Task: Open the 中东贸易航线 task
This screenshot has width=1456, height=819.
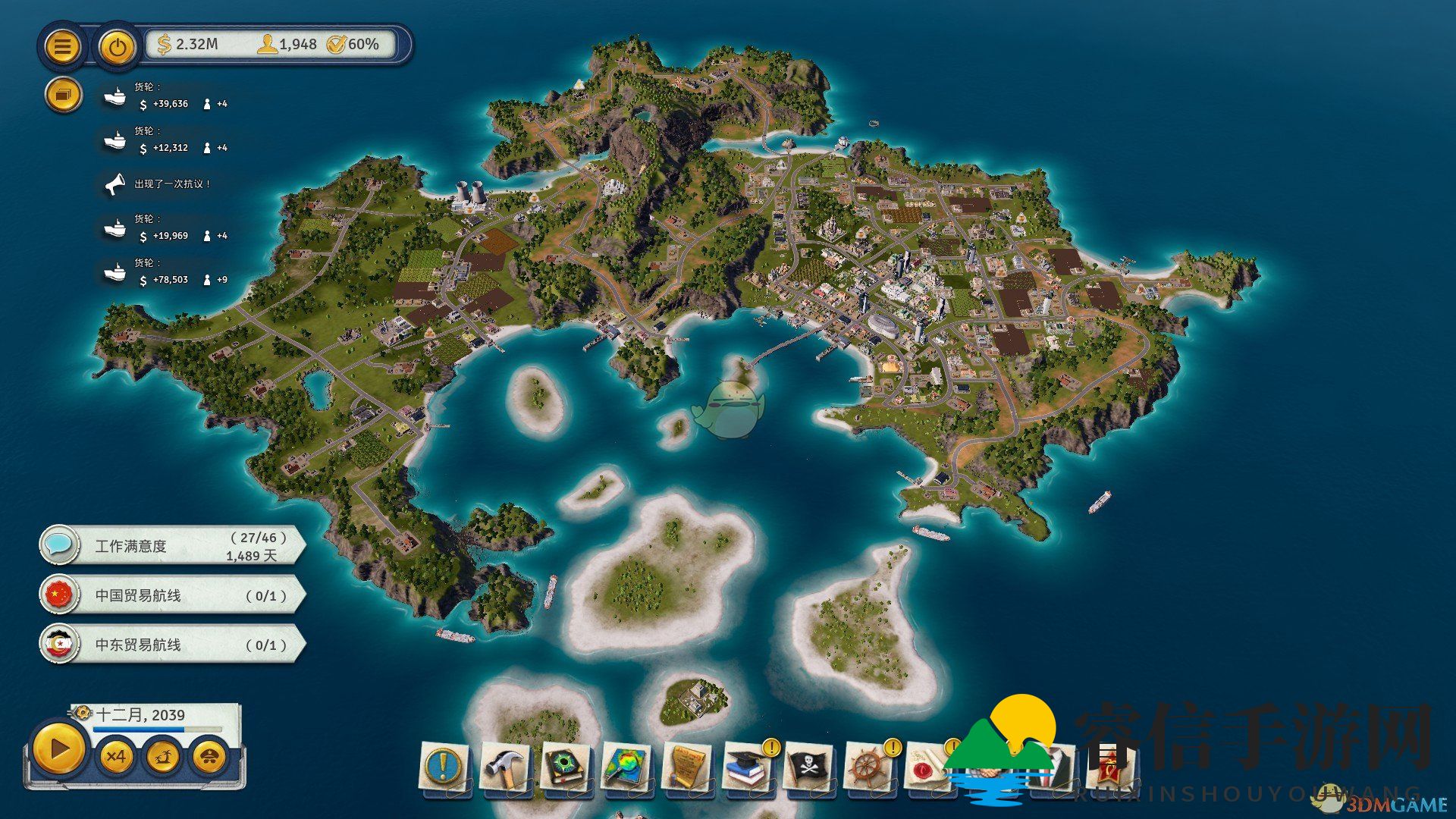Action: [173, 645]
